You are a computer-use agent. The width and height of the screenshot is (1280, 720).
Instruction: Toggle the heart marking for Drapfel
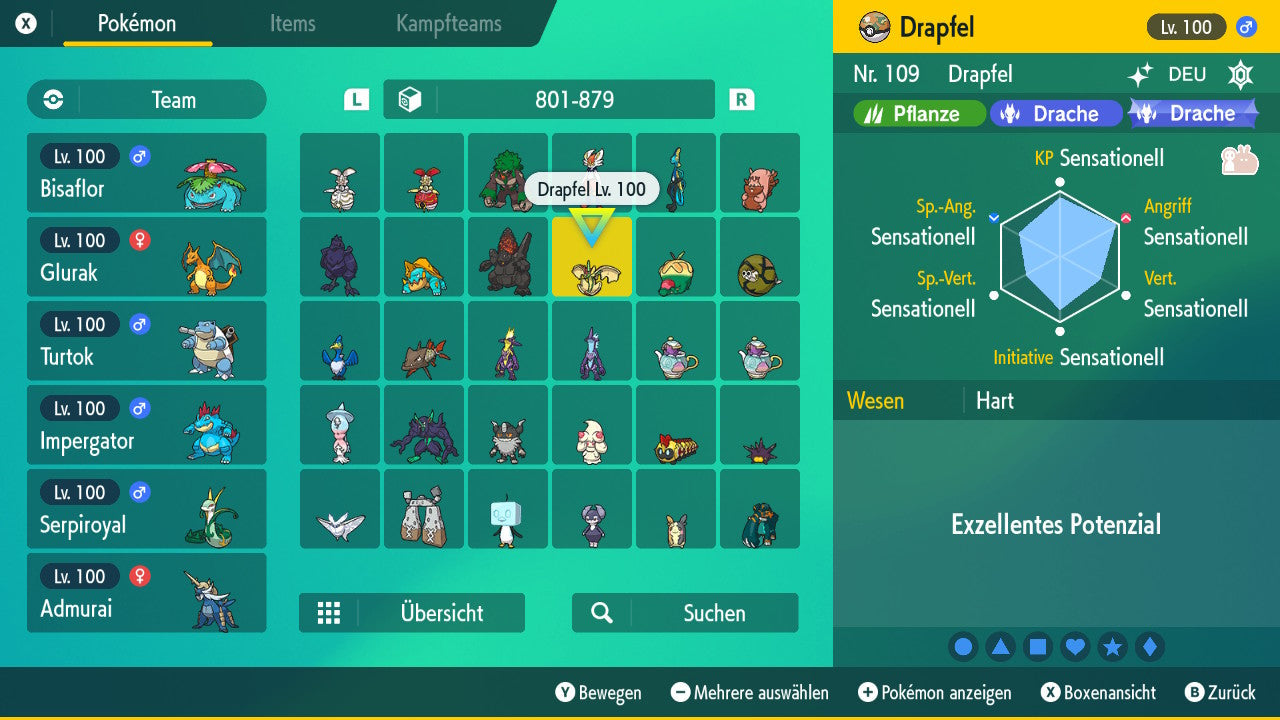[x=1075, y=647]
